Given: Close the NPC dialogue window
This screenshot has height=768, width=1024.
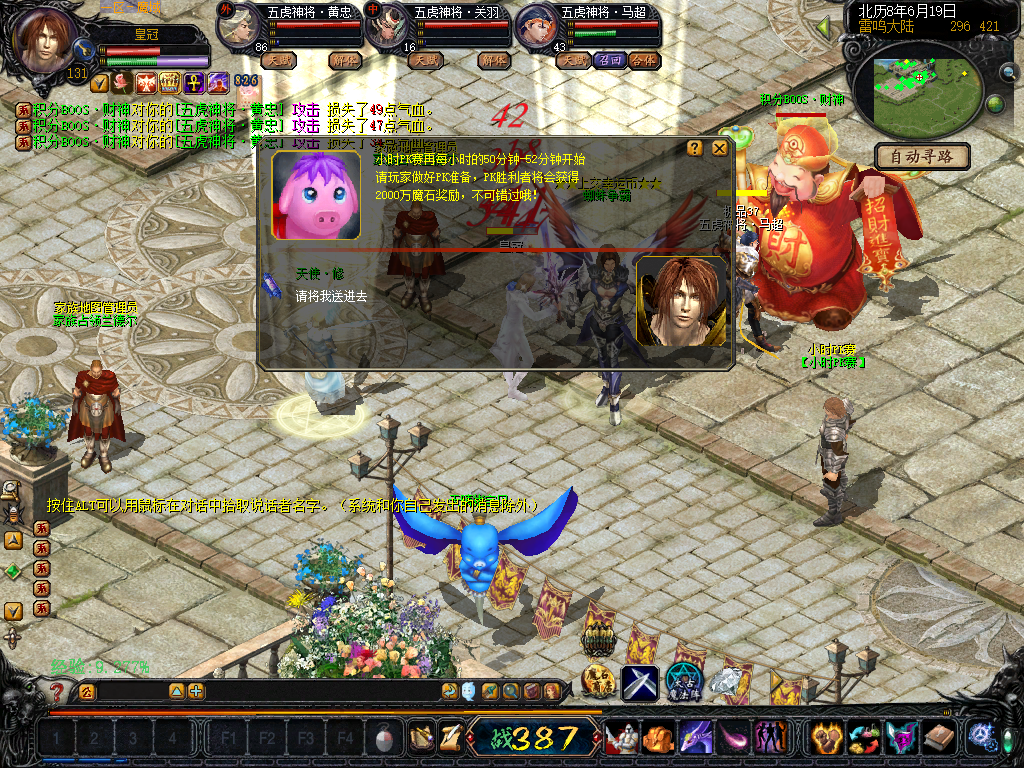Looking at the screenshot, I should 719,149.
